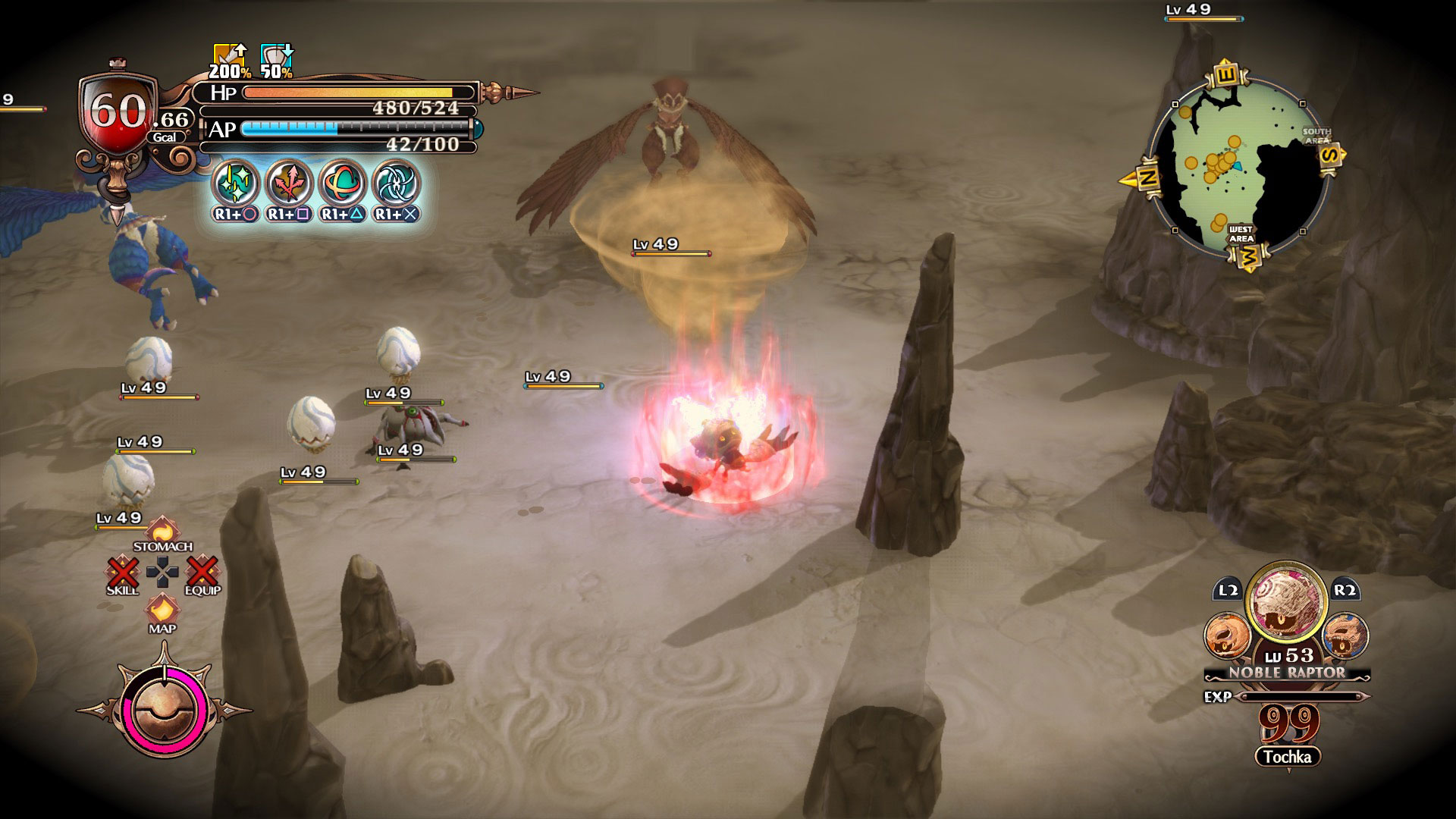Switch to the orange-background familiar portrait
This screenshot has height=819, width=1456.
click(1226, 635)
